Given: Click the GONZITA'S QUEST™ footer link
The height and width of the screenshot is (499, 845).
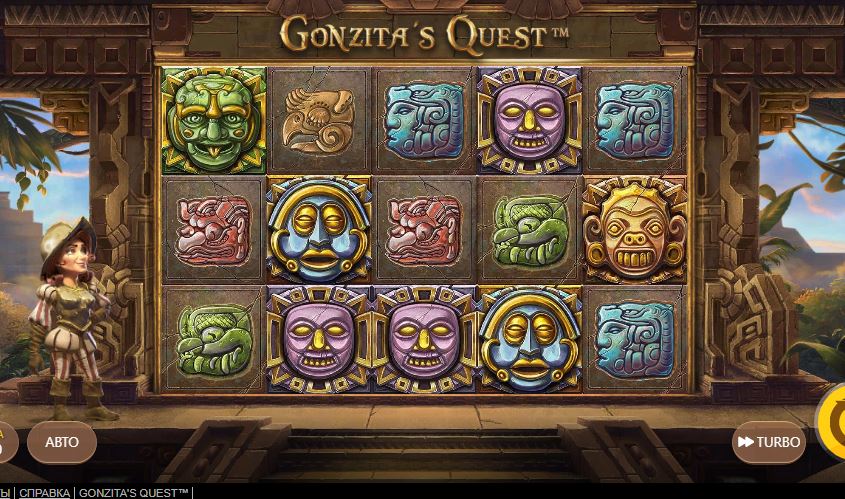Looking at the screenshot, I should click(x=134, y=493).
